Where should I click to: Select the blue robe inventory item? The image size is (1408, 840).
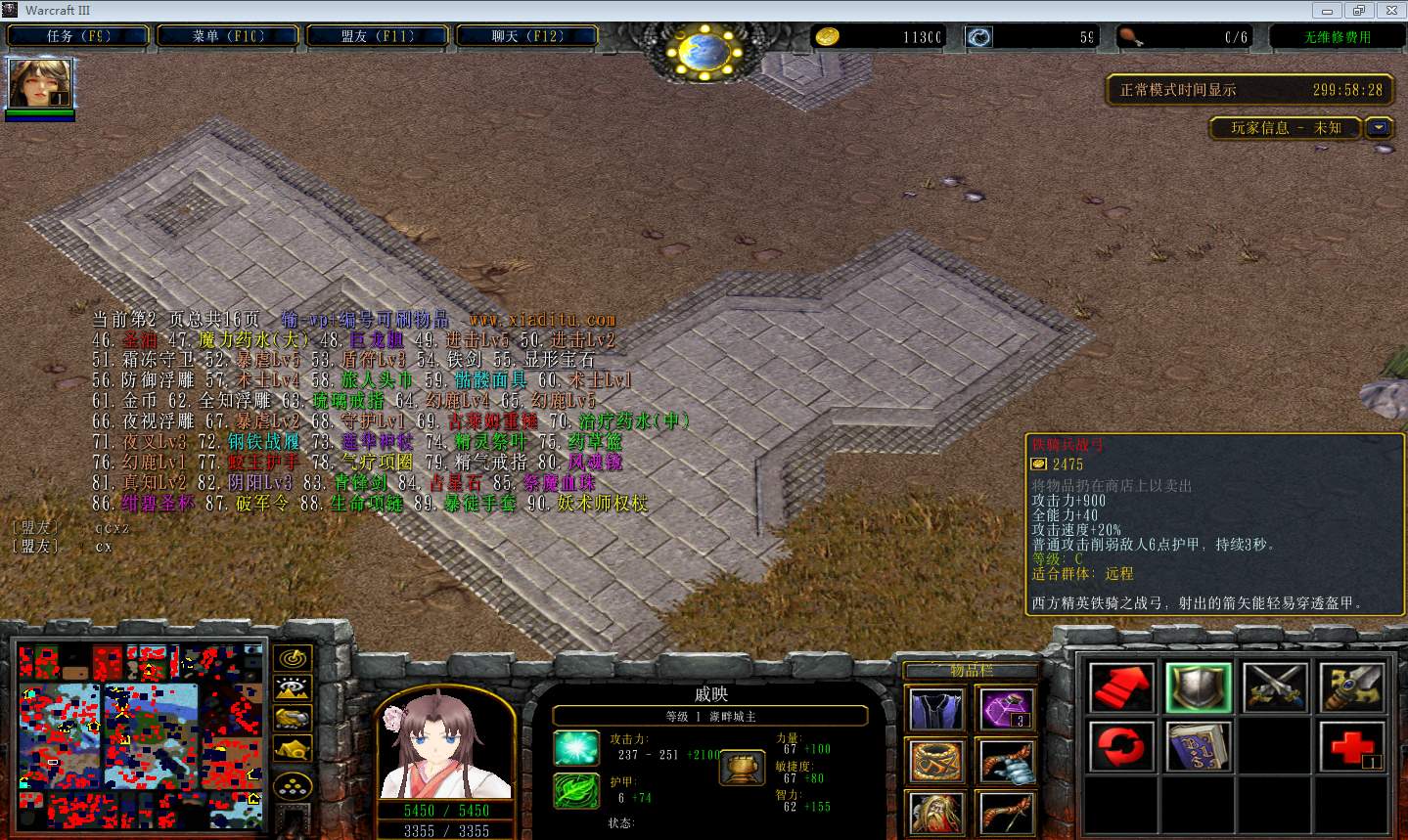pos(936,708)
